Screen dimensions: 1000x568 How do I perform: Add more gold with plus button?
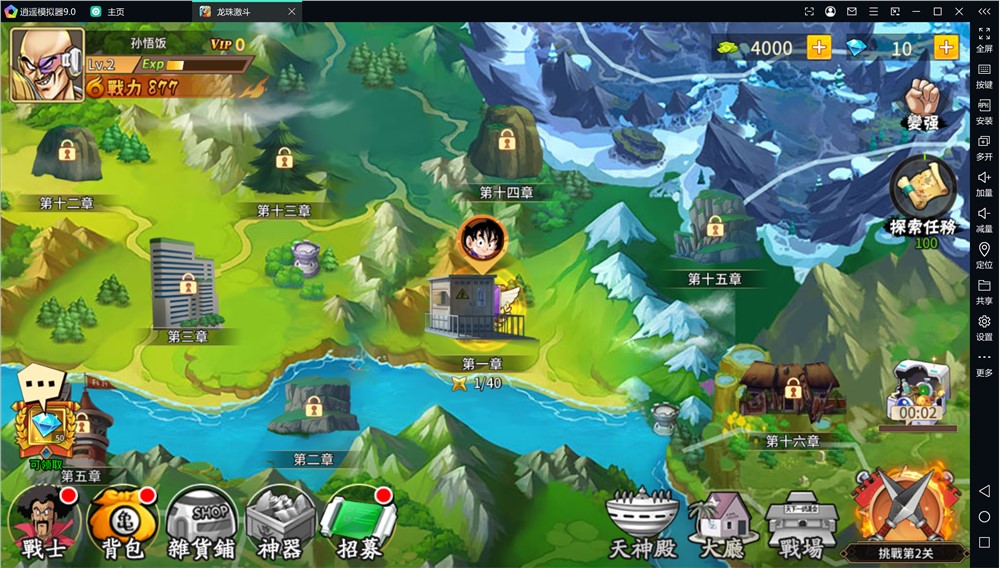tap(818, 48)
